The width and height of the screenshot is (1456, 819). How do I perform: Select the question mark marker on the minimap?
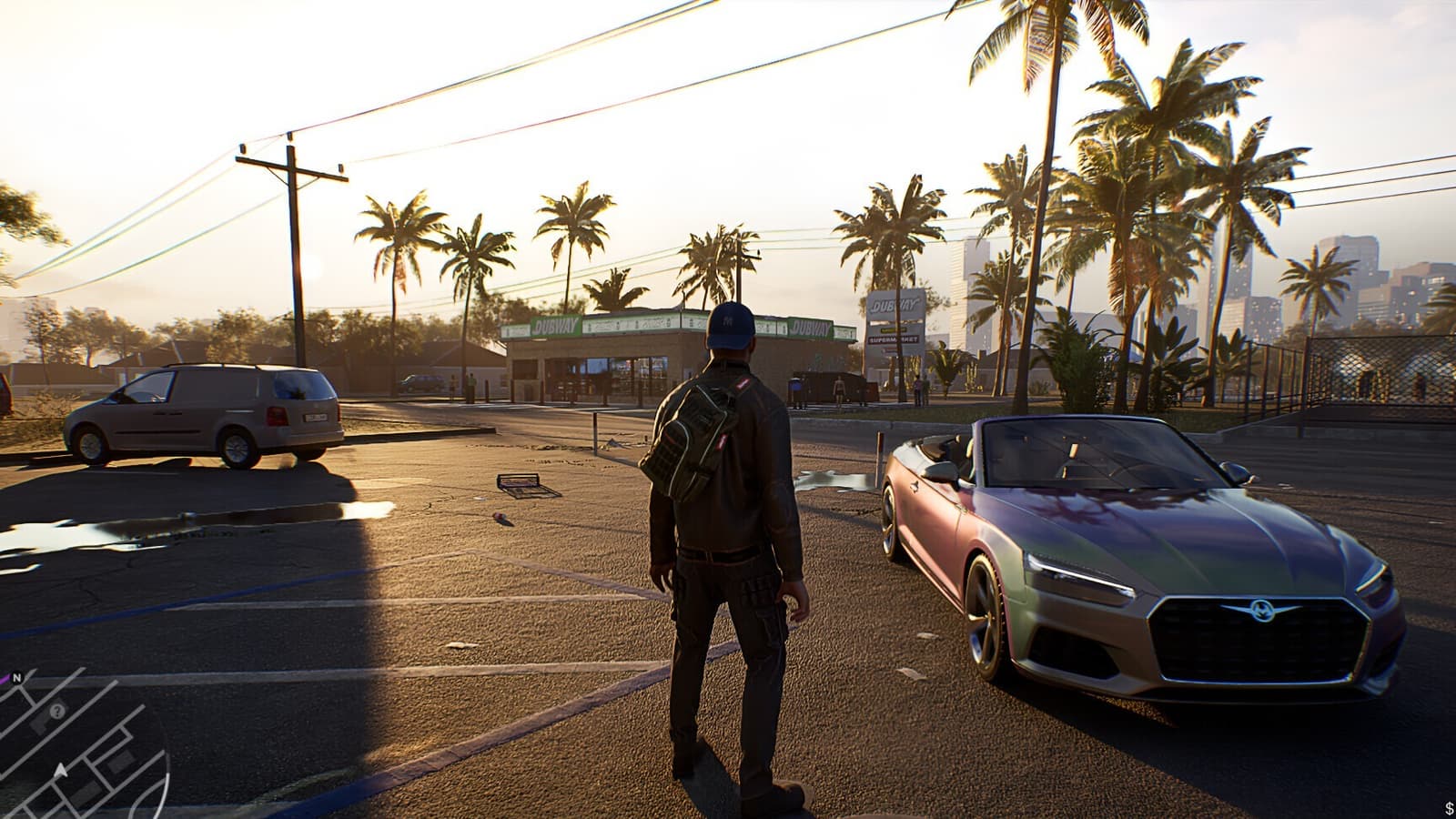pyautogui.click(x=58, y=712)
